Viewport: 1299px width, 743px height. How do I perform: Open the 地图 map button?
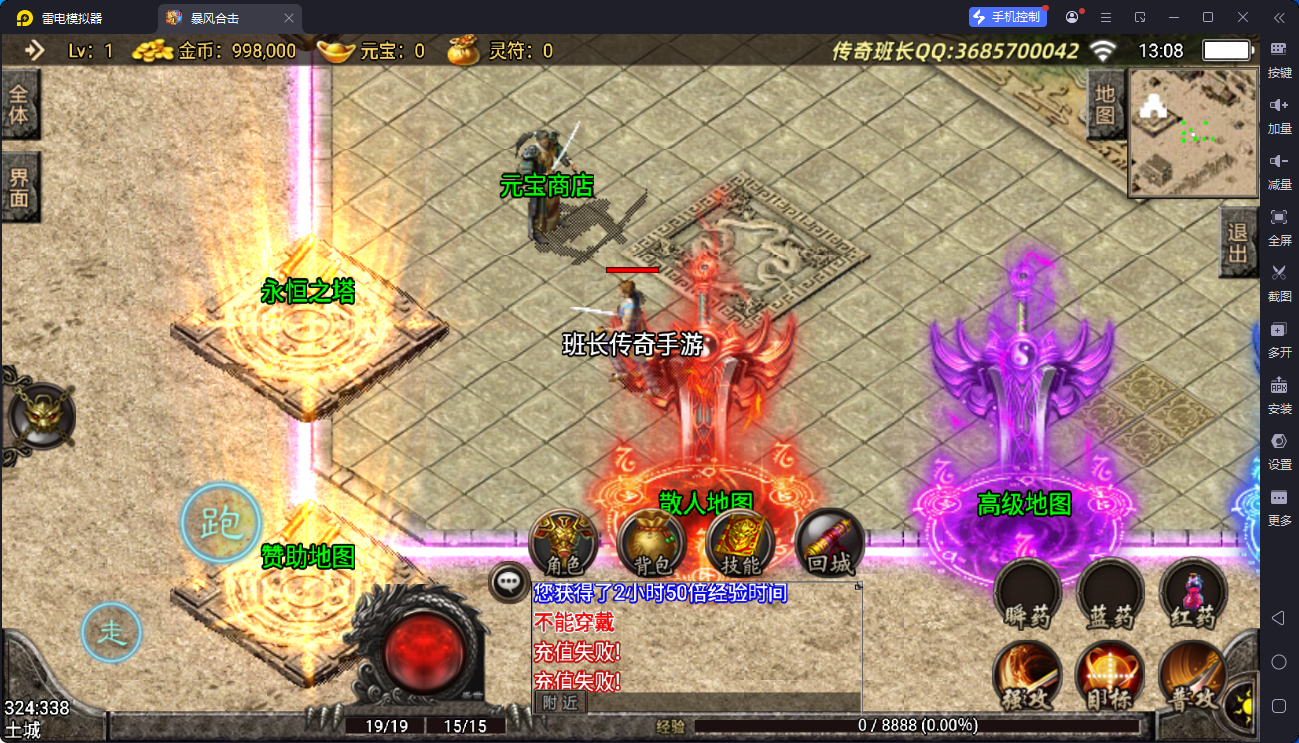coord(1104,105)
